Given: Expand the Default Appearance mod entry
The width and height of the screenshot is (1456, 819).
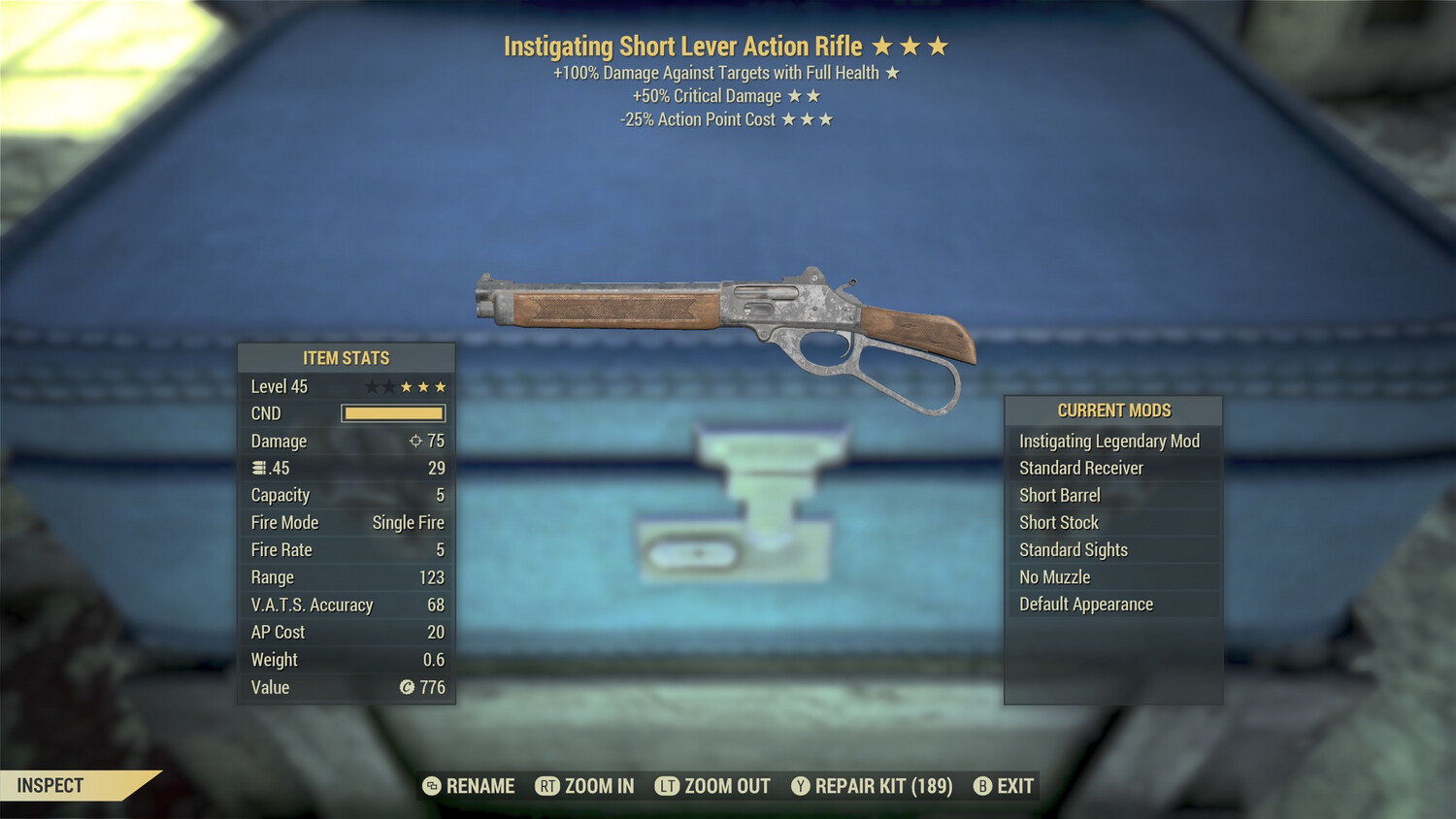Looking at the screenshot, I should coord(1085,604).
